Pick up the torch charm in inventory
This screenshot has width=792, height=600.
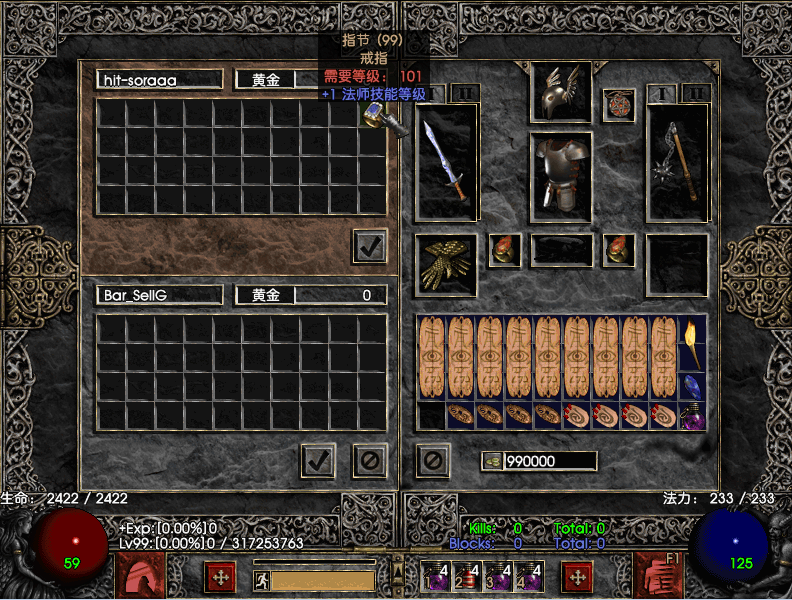pyautogui.click(x=692, y=341)
